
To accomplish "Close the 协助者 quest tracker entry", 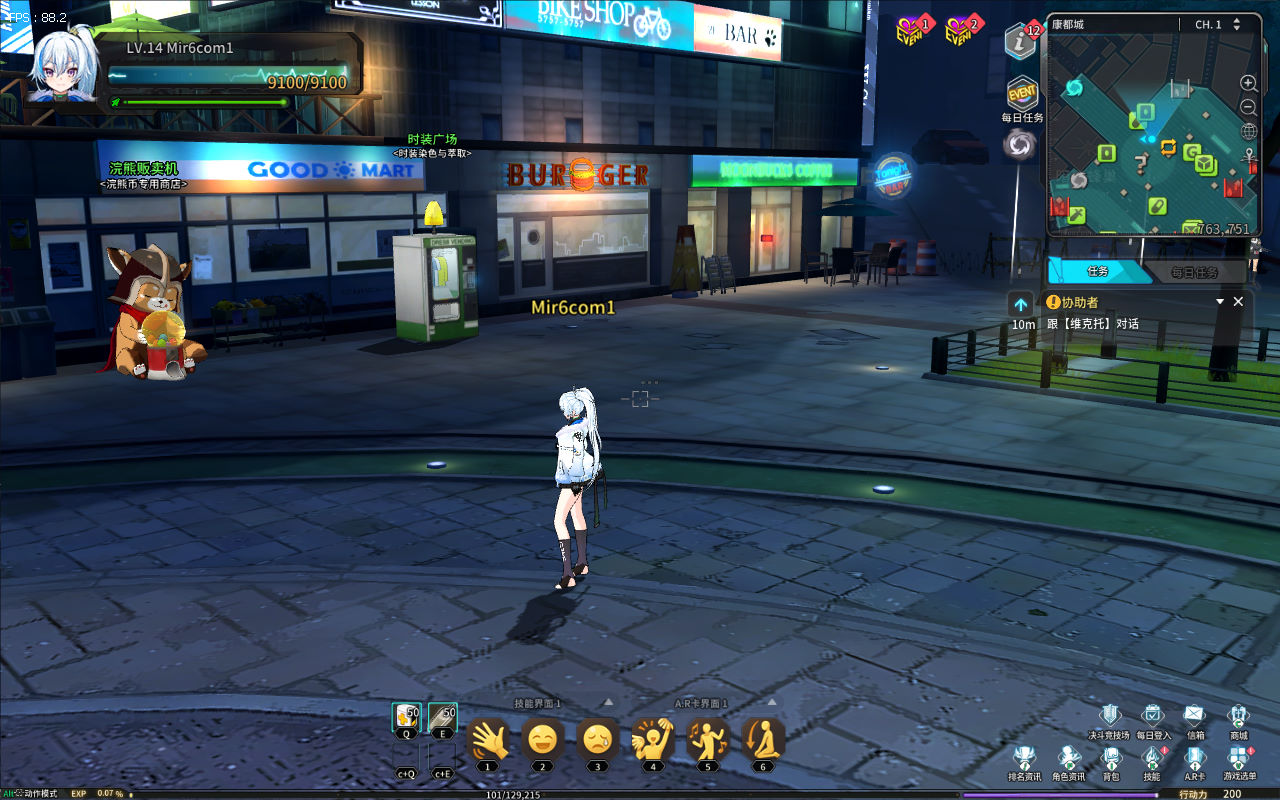I will coord(1238,301).
